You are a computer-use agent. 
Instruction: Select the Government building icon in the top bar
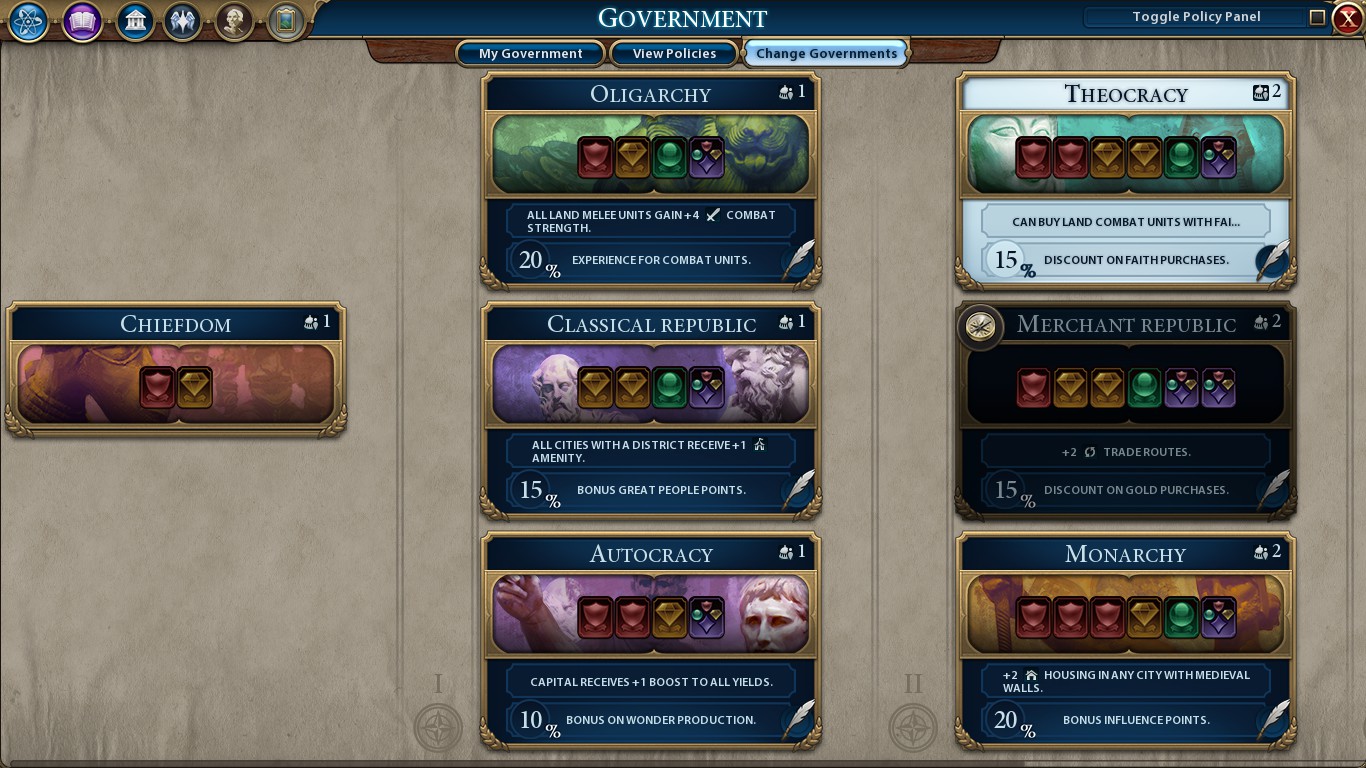134,21
